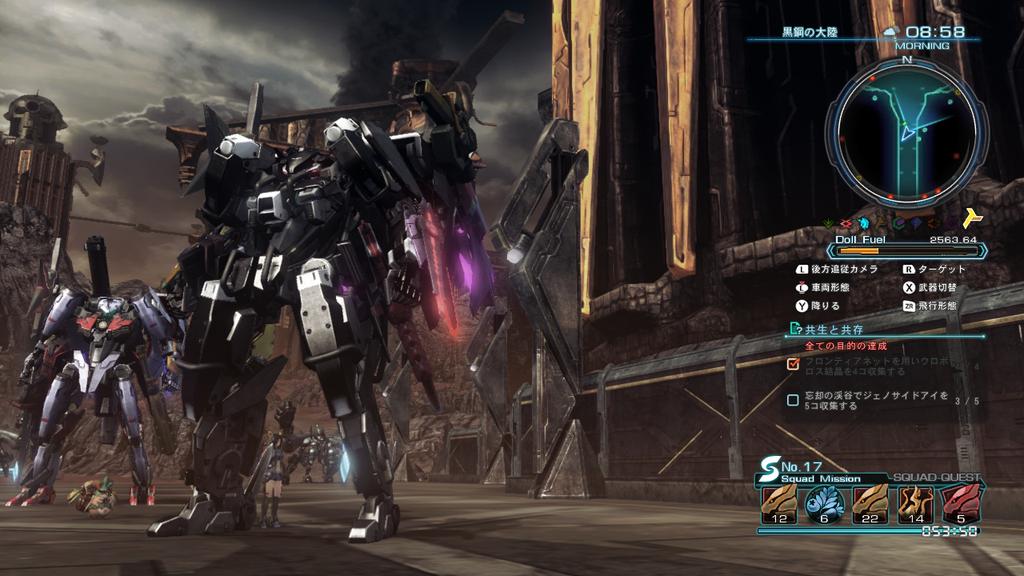Select the unchecked ジェノサイドアイ collection objective
This screenshot has width=1024, height=576.
click(x=873, y=400)
